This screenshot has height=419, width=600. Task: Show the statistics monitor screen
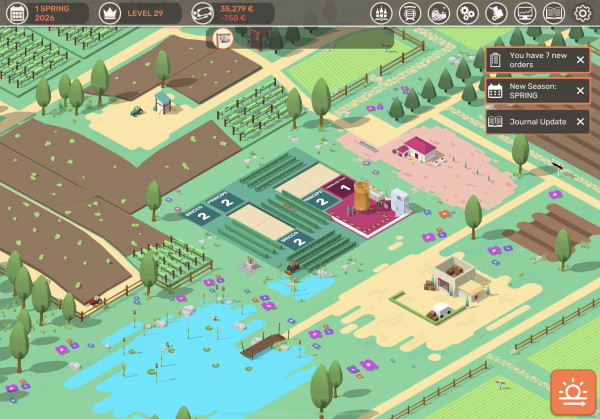pyautogui.click(x=525, y=13)
